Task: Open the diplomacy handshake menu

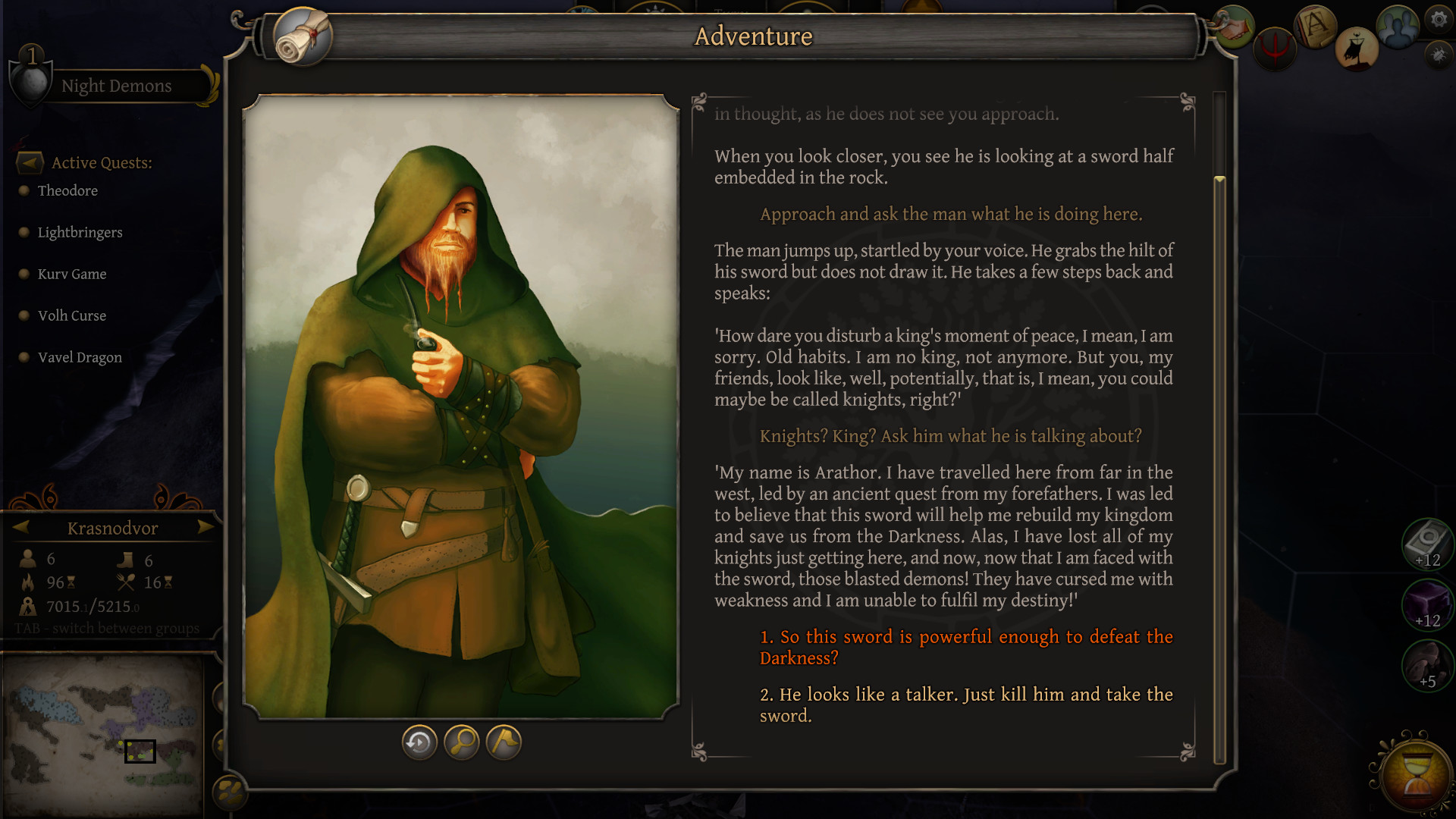Action: click(x=1233, y=27)
